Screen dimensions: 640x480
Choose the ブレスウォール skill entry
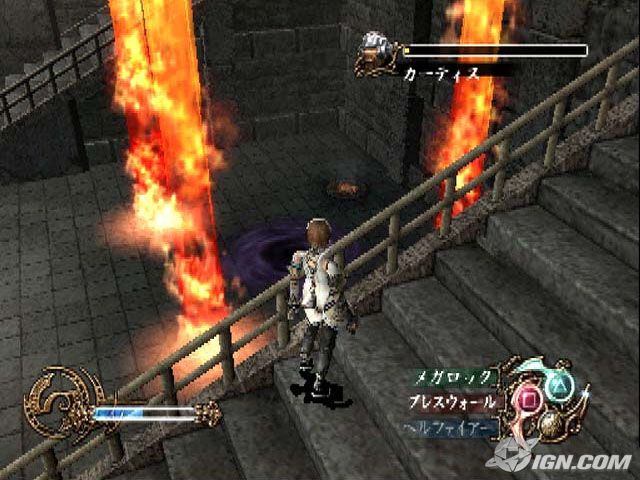coord(452,403)
